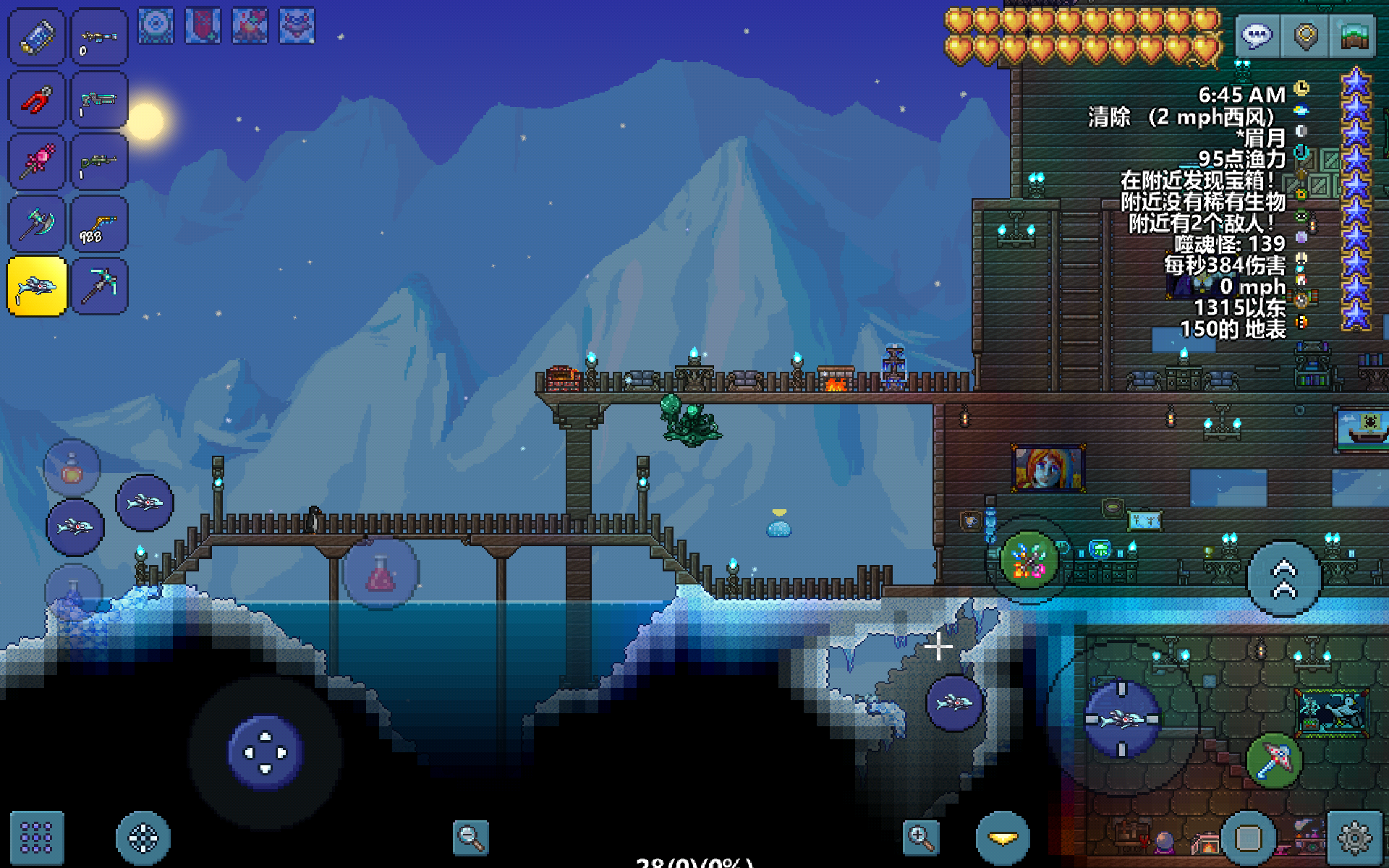Select the red wire cutter slot
Screen dimensions: 1389x868
tap(36, 100)
